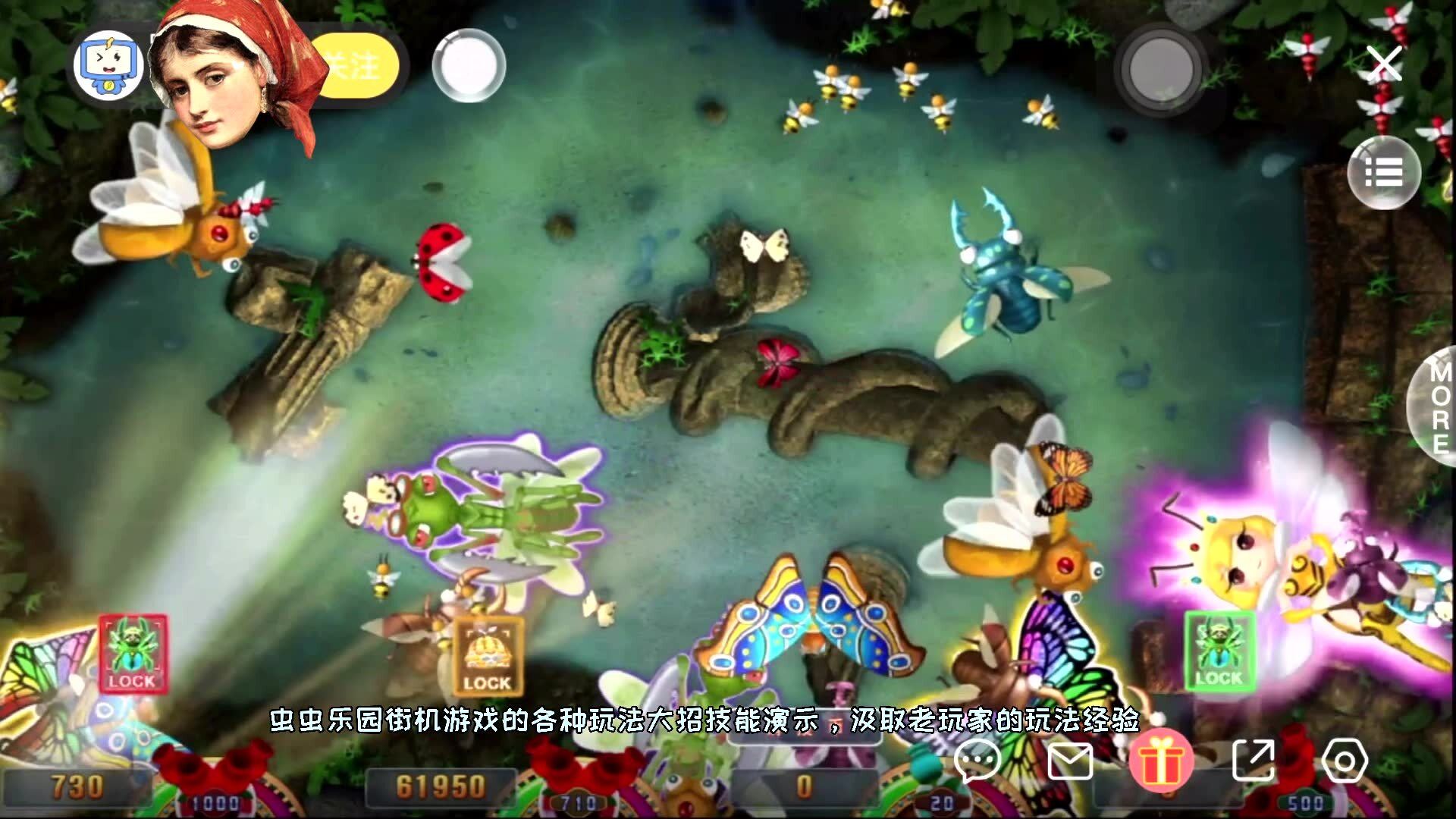Viewport: 1456px width, 819px height.
Task: Toggle the green beetle LOCK button
Action: tap(1219, 652)
